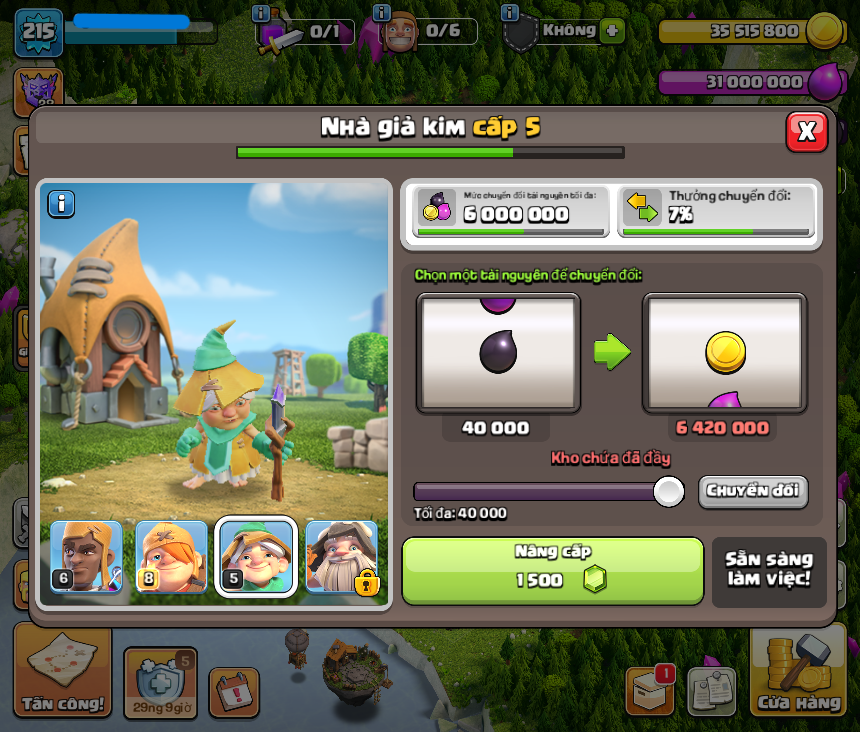Close the Nhà giả kim window
This screenshot has height=732, width=860.
pyautogui.click(x=806, y=131)
